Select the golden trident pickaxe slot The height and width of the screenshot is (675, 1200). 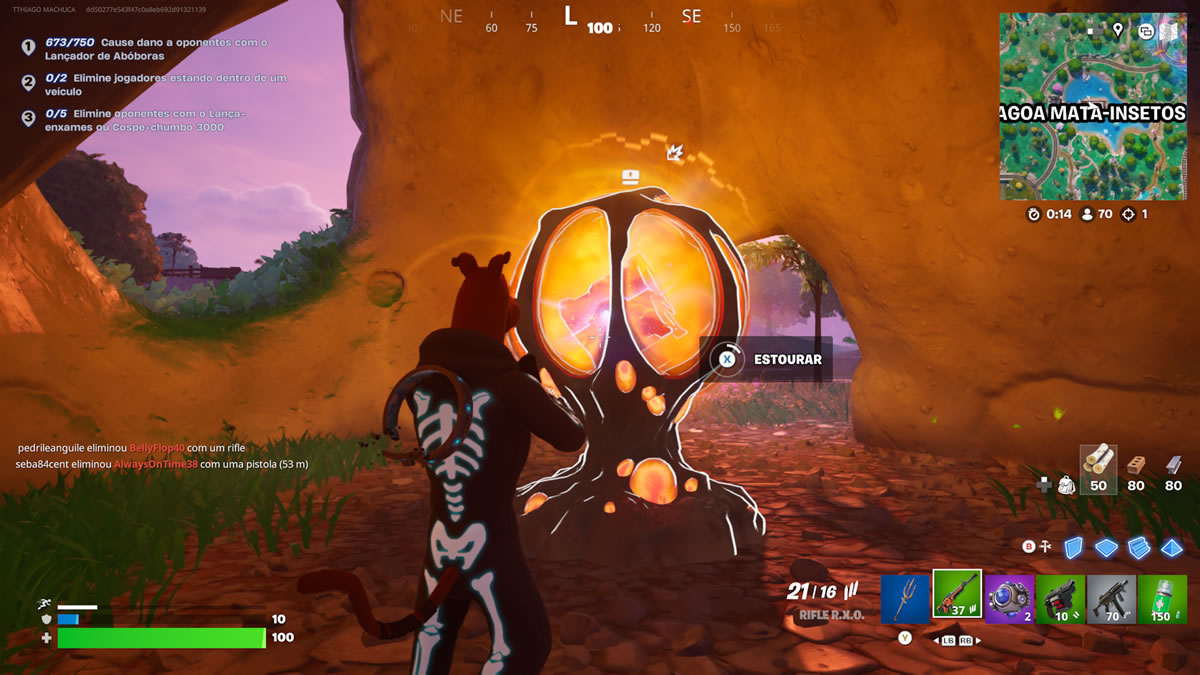point(906,596)
